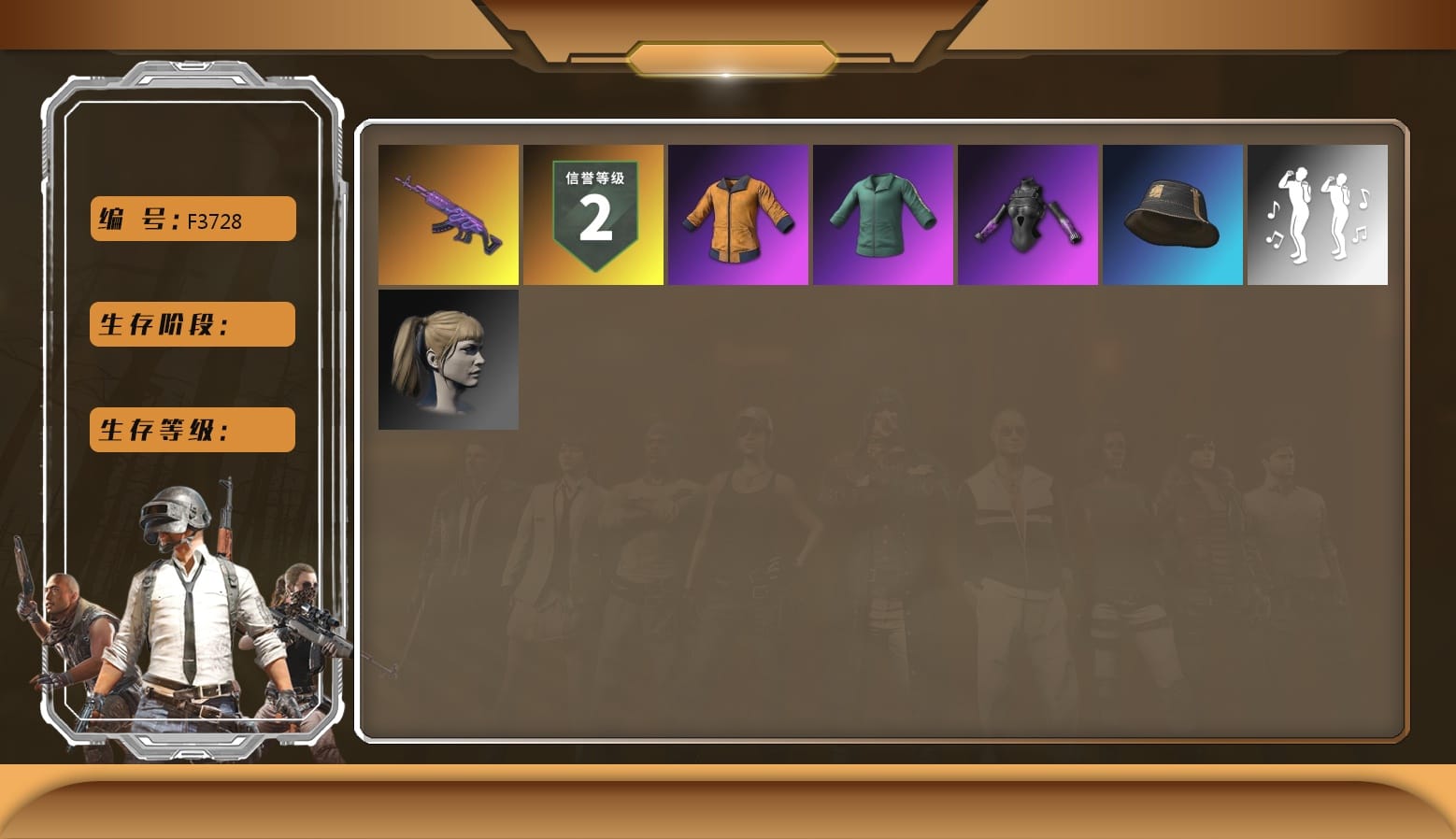Select the orange jacket item icon

click(x=737, y=215)
